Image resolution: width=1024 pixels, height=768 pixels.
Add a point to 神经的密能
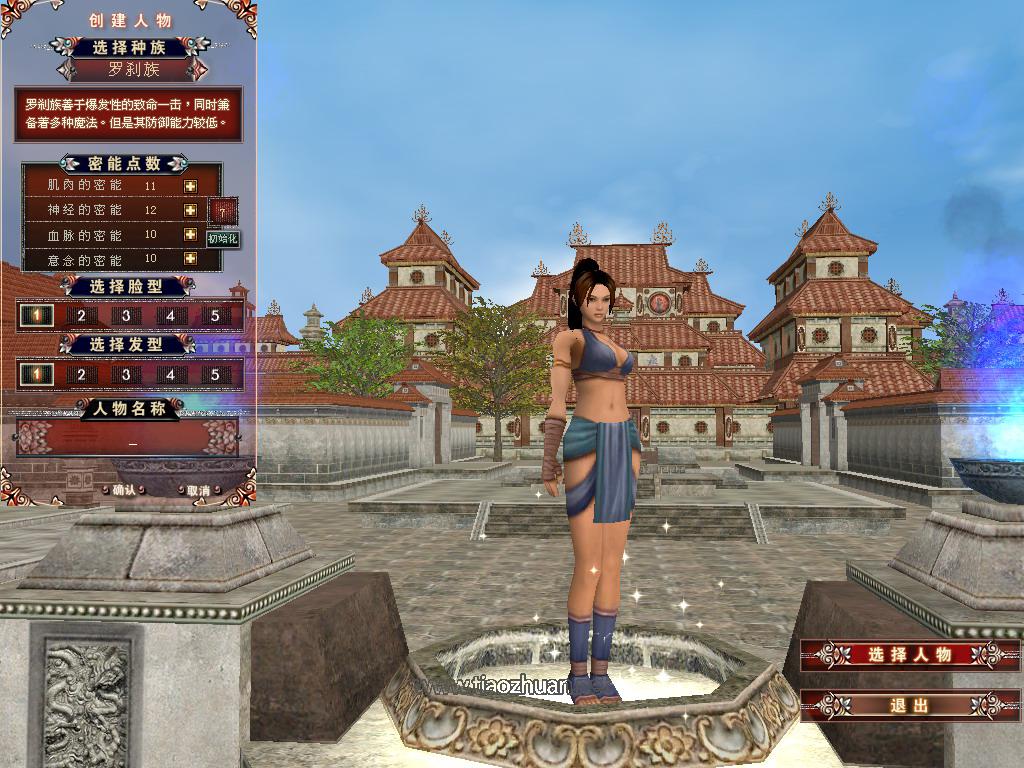click(190, 210)
